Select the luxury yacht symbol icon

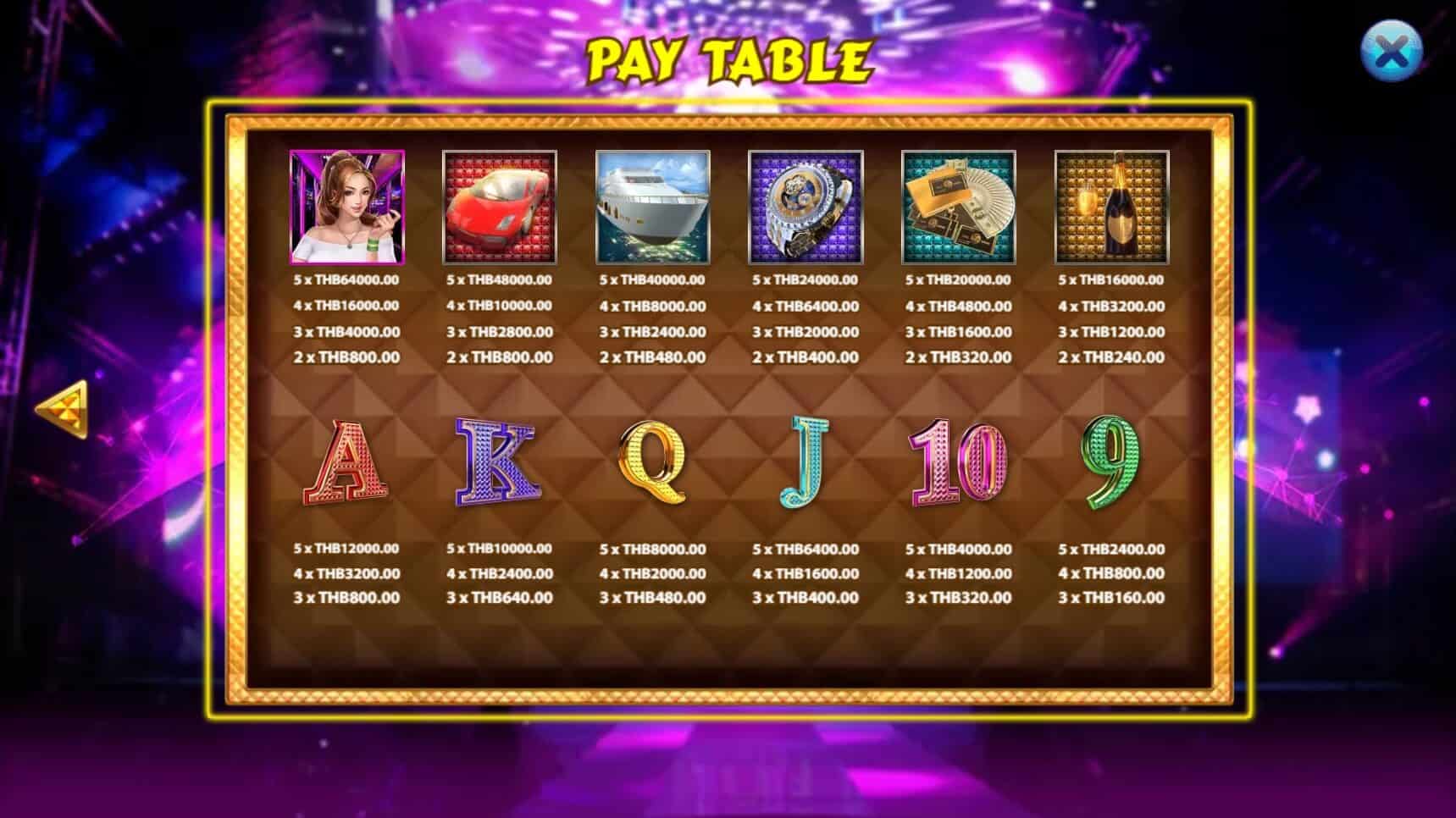(x=652, y=206)
